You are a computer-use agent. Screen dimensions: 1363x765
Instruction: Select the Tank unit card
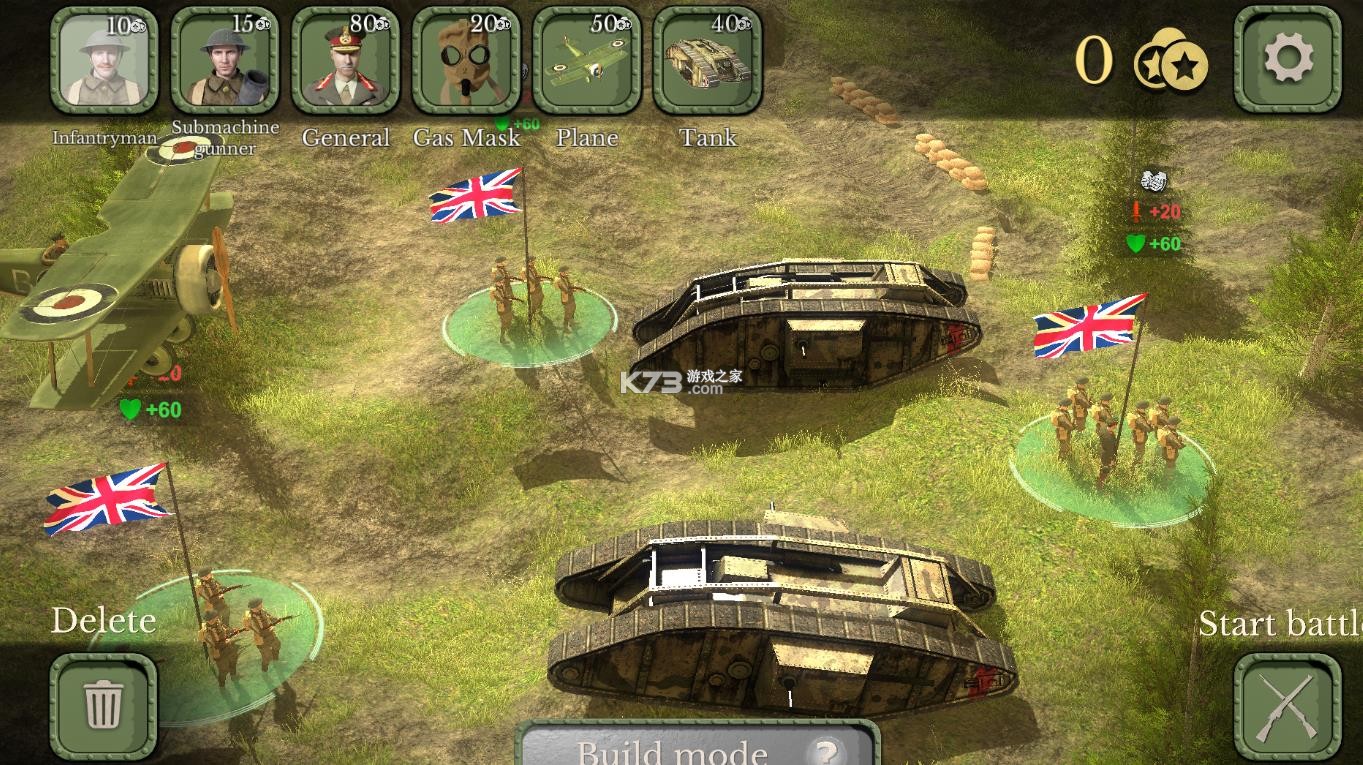coord(707,60)
